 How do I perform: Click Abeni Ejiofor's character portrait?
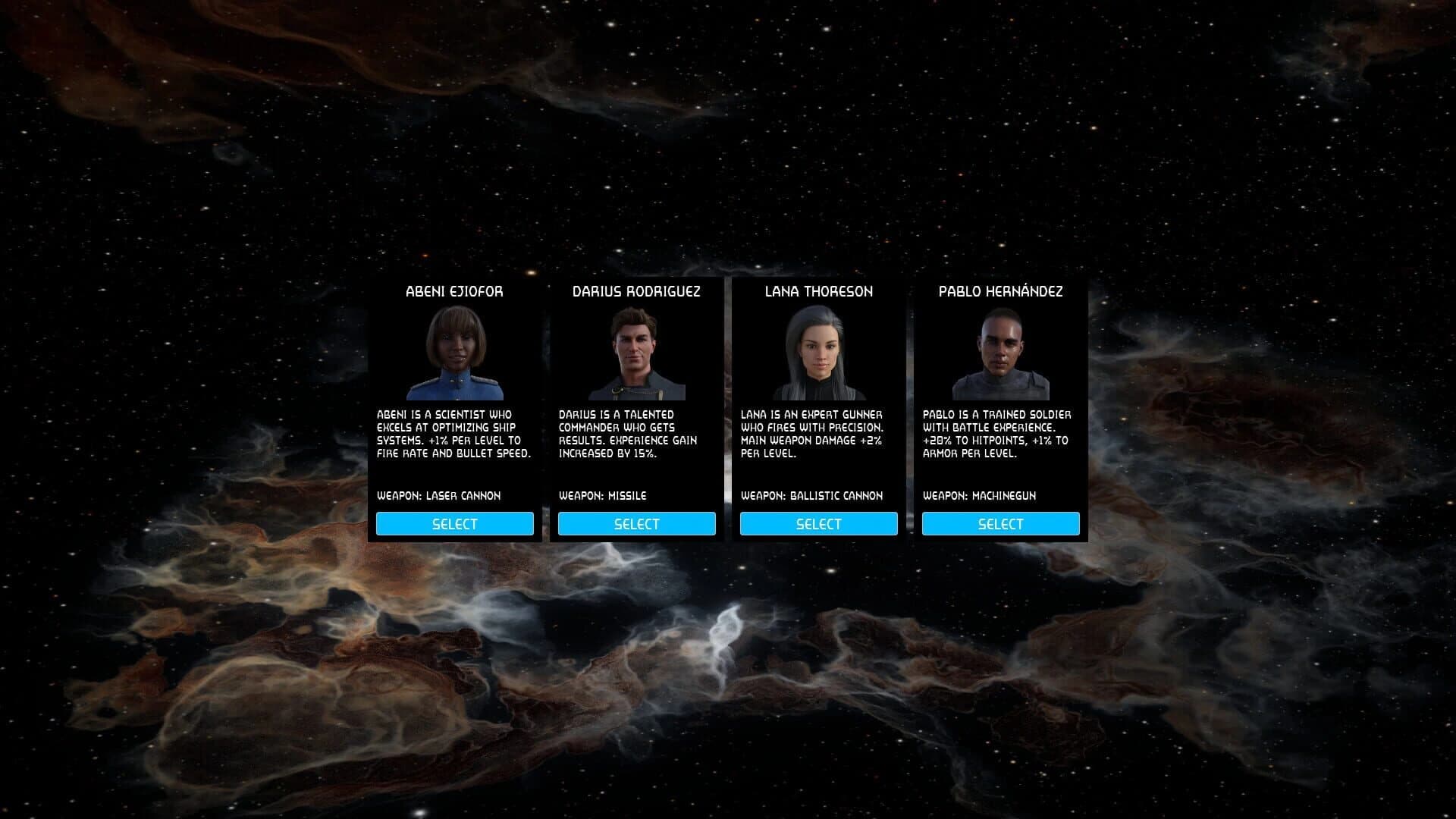click(x=455, y=356)
